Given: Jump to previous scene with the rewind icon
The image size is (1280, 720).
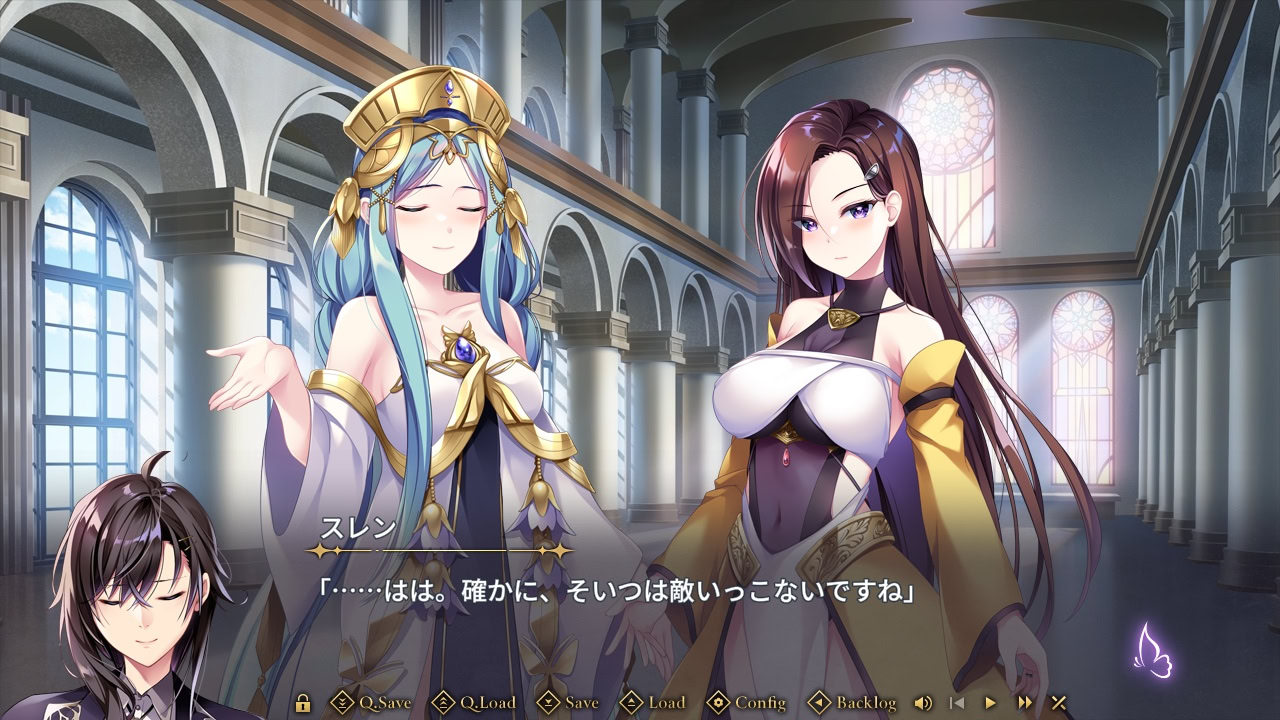Looking at the screenshot, I should point(956,703).
